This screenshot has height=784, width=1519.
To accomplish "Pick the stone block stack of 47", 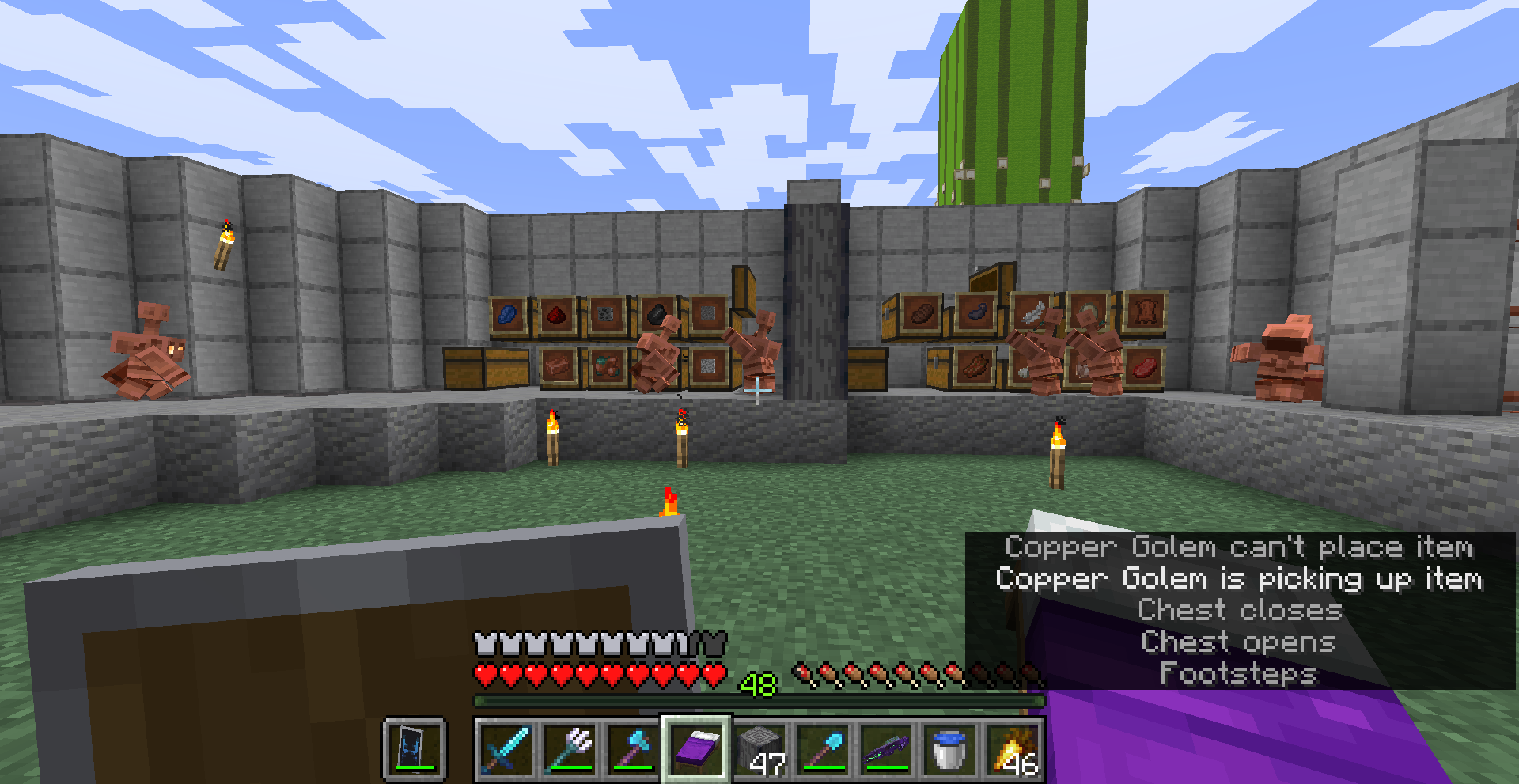I will (x=759, y=748).
